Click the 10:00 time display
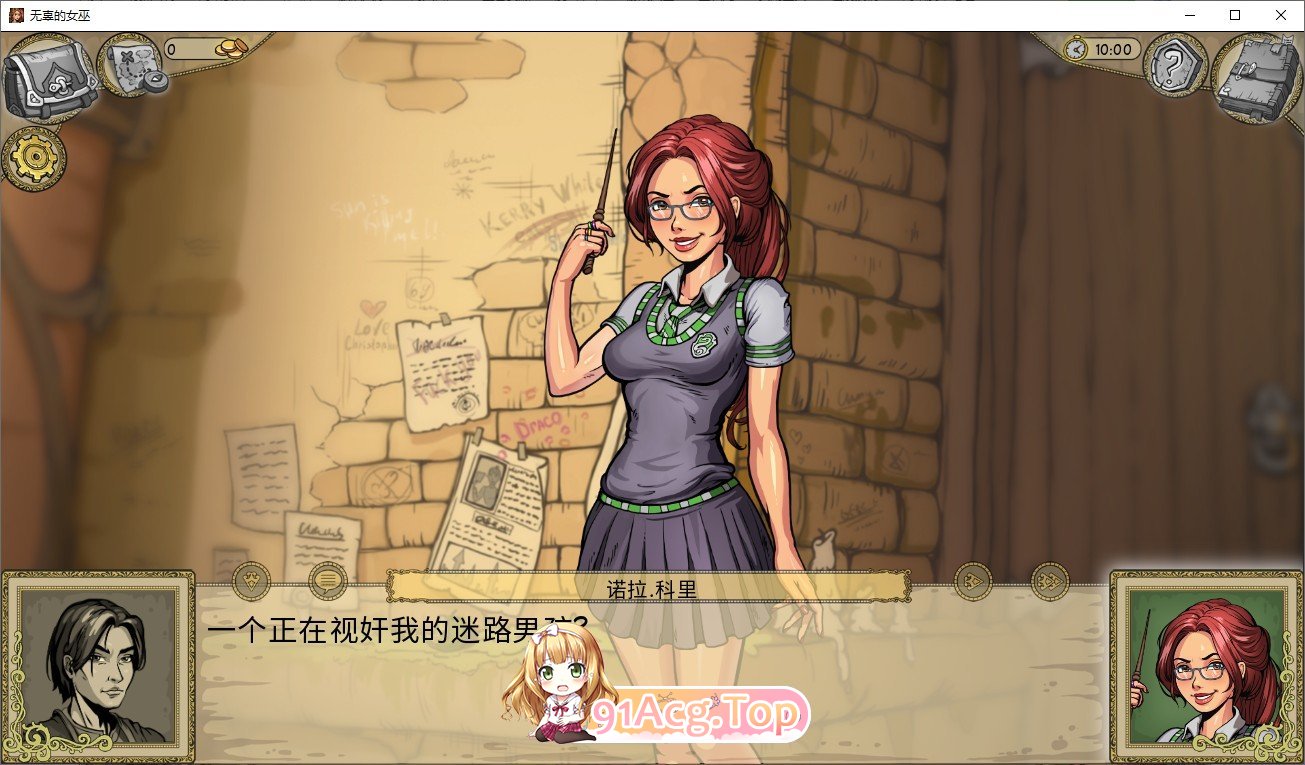This screenshot has width=1305, height=765. pos(1113,47)
